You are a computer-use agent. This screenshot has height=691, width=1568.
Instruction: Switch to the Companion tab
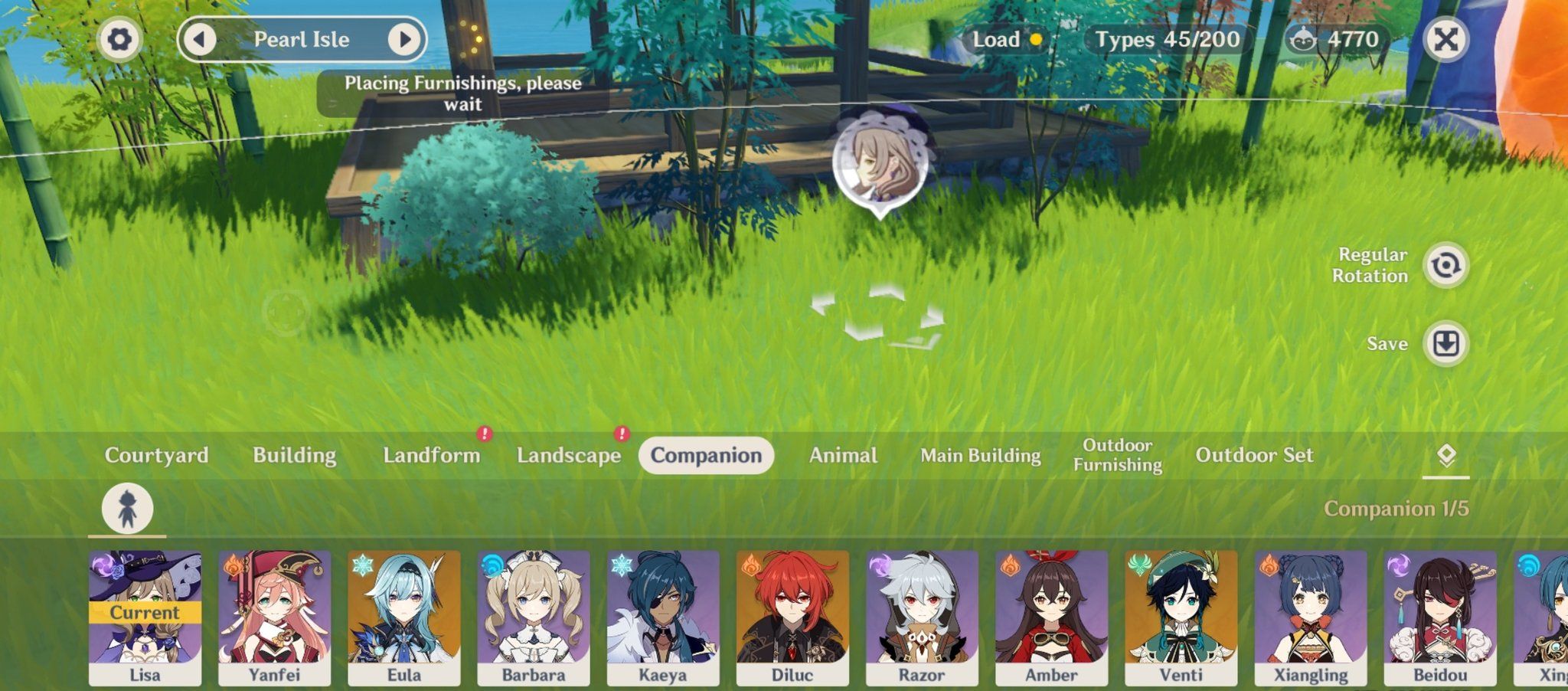(707, 455)
